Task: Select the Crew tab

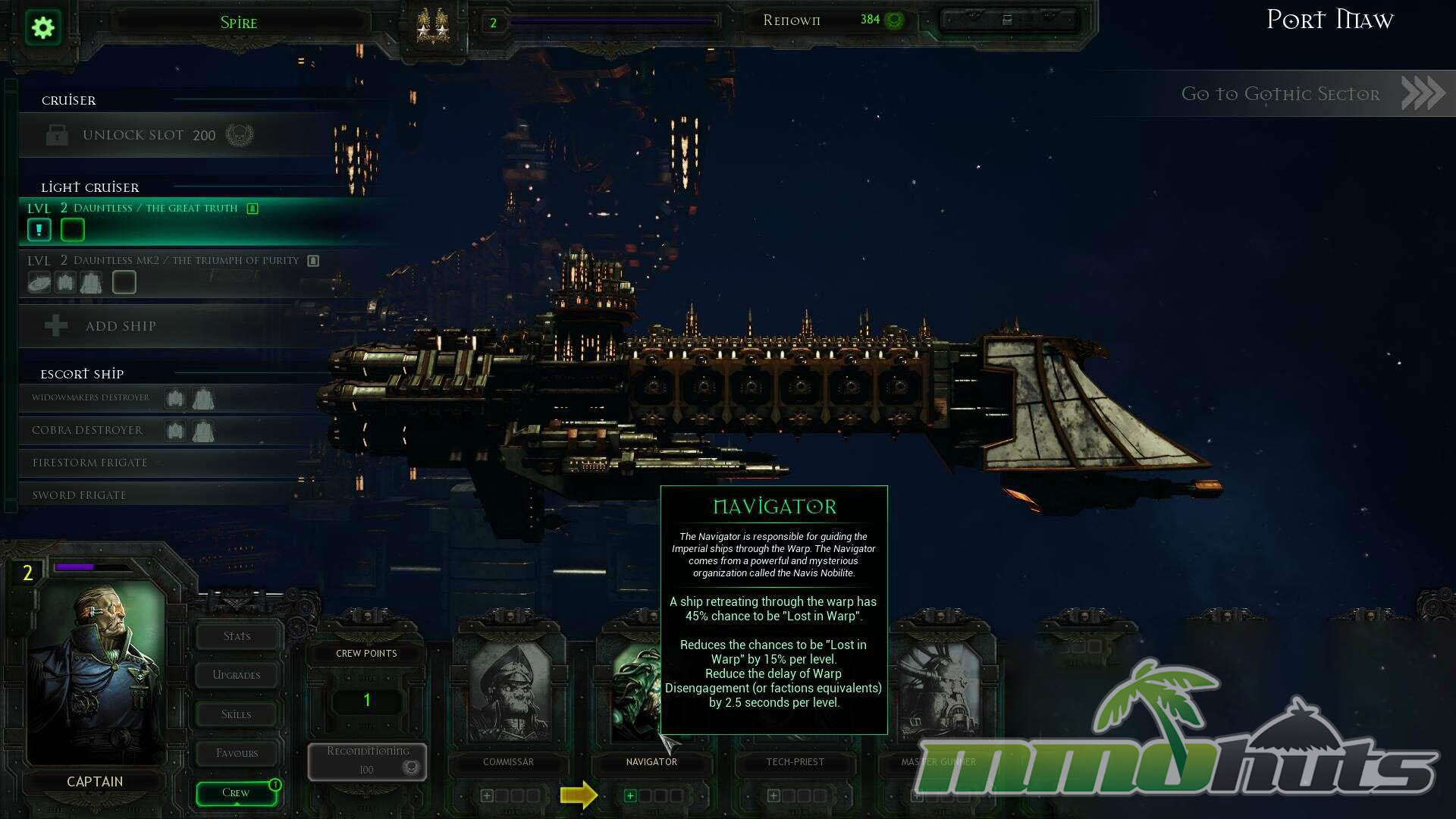Action: click(x=236, y=793)
